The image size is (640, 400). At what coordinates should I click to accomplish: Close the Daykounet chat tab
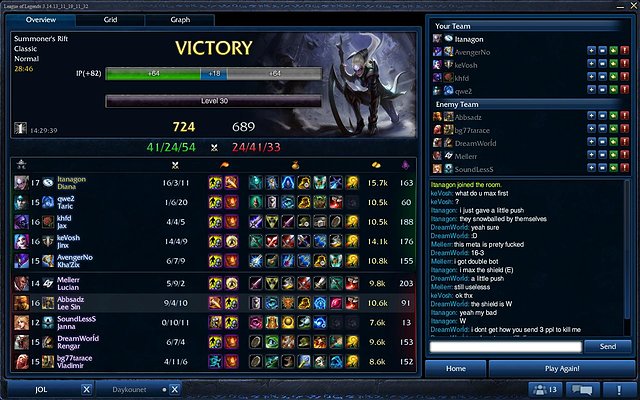(174, 389)
